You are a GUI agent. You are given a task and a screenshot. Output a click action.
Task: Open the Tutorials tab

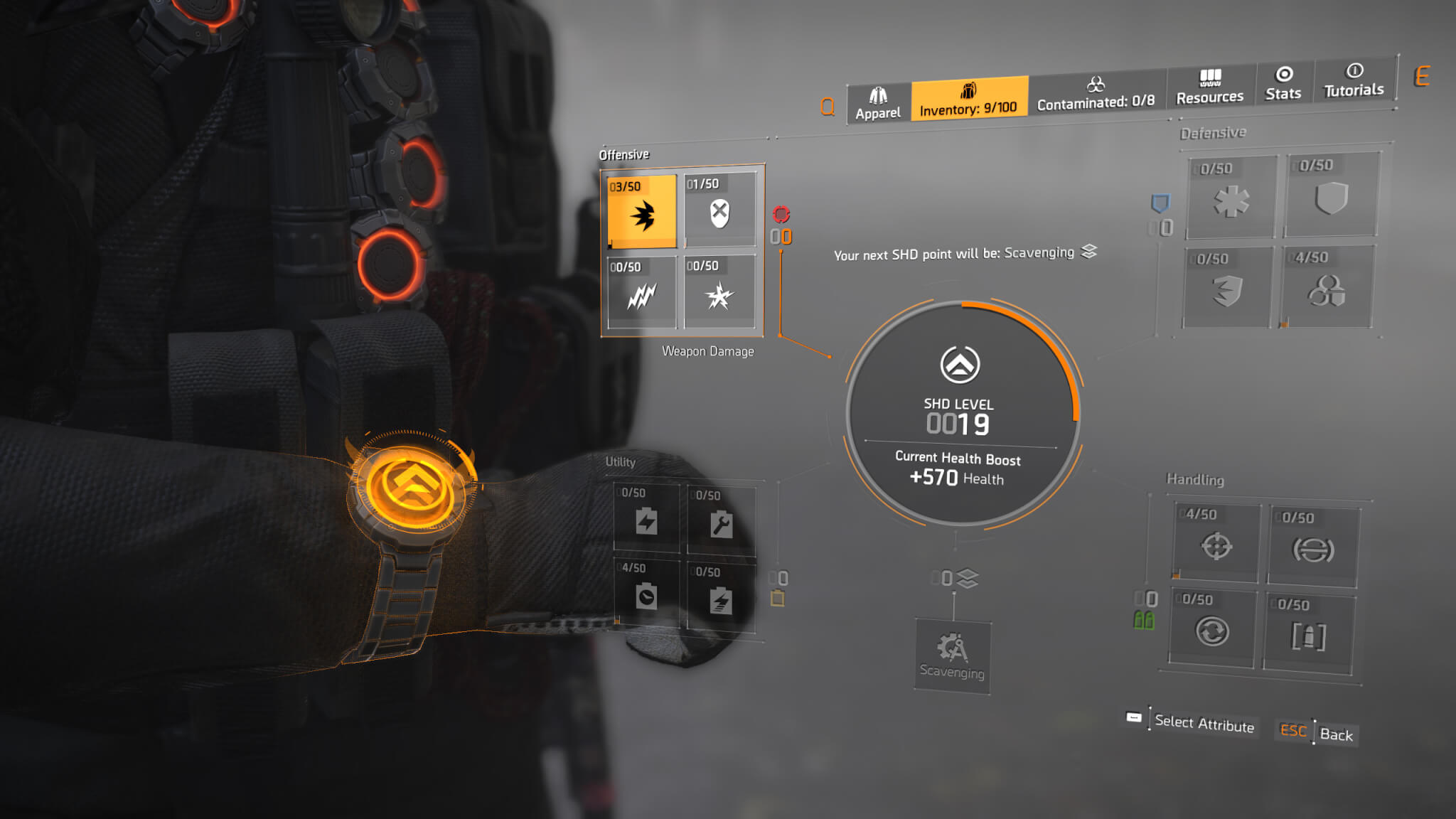1354,80
